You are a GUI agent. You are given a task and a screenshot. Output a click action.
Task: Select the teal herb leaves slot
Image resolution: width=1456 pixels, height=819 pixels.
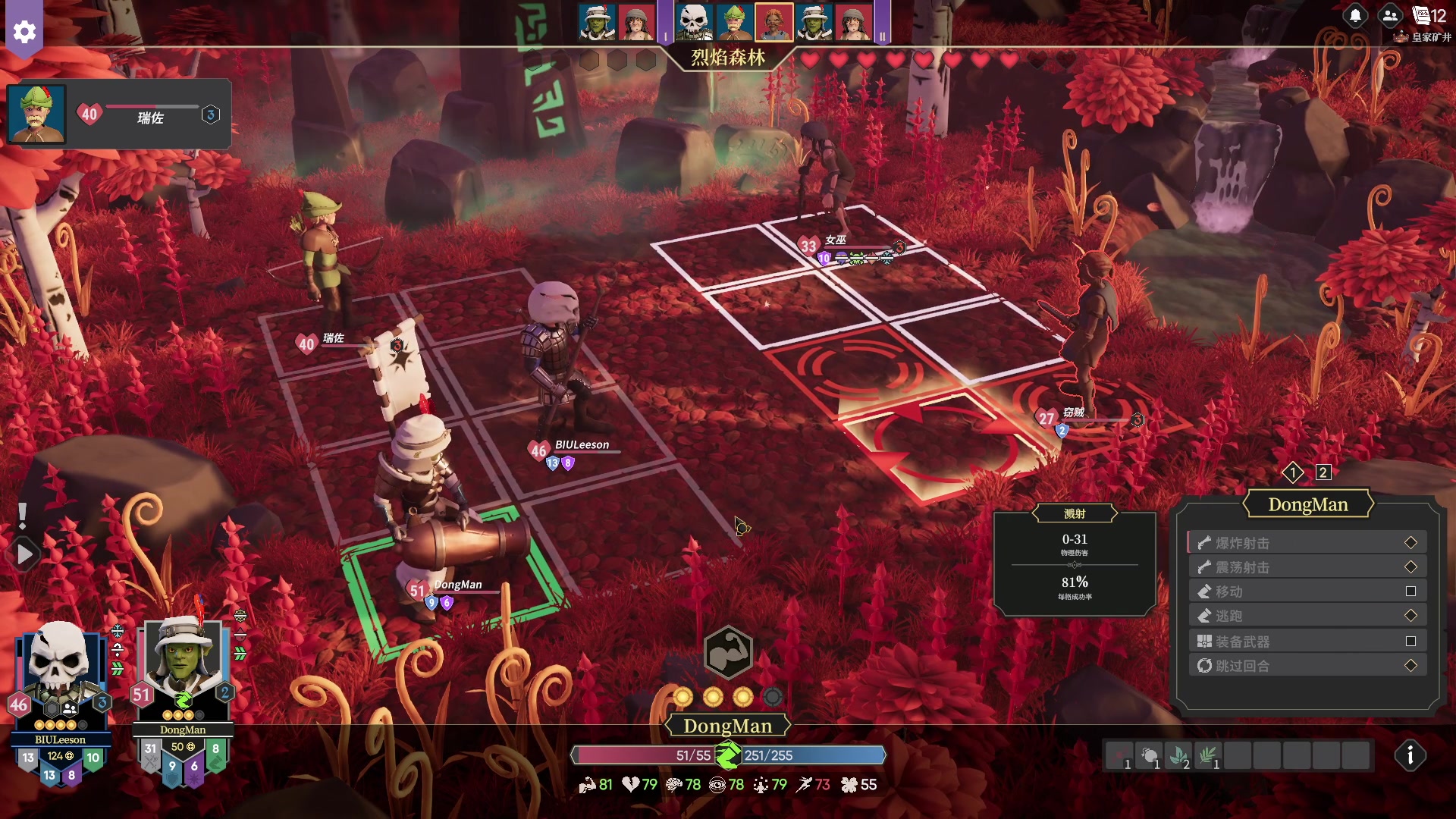1178,755
